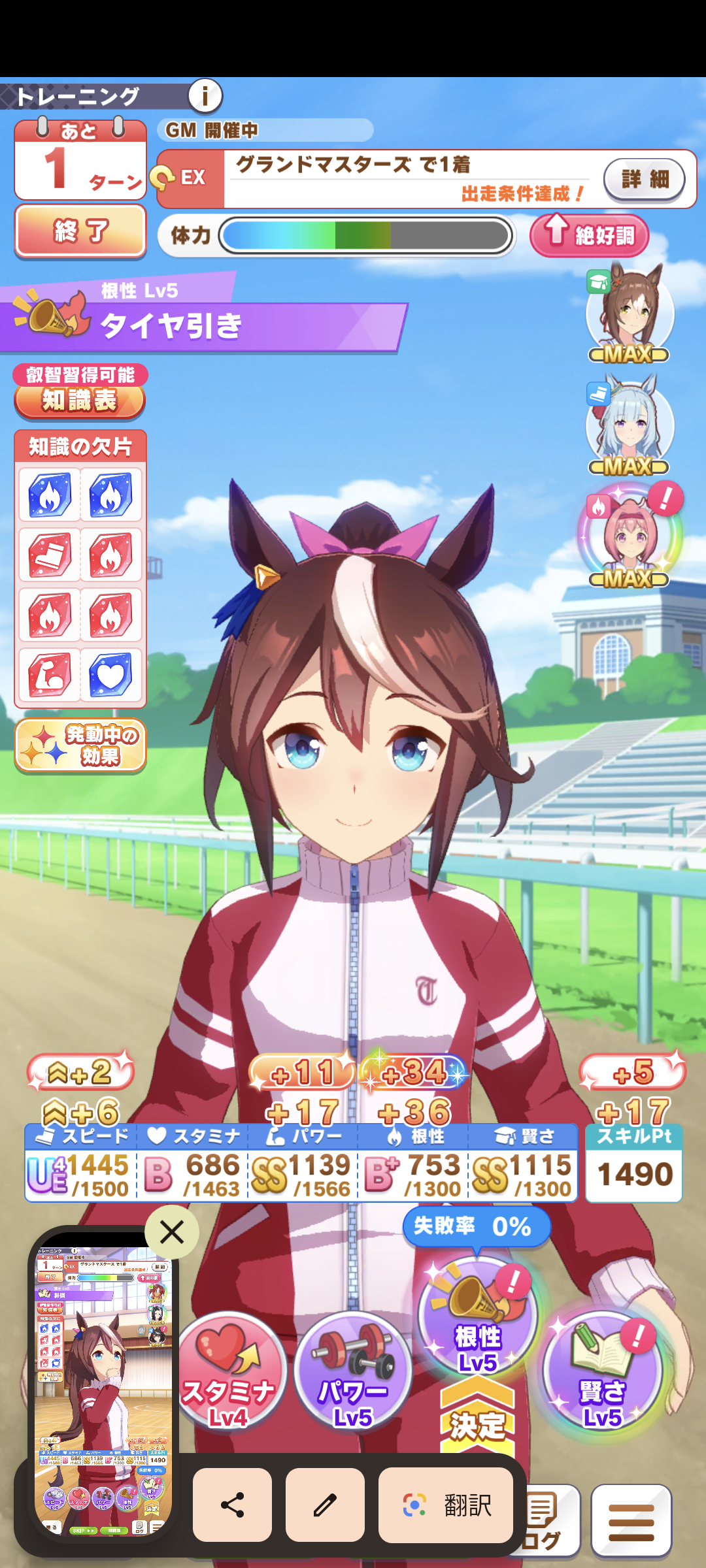706x1568 pixels.
Task: Translate the screenshot with 翻訳
Action: pos(446,1505)
